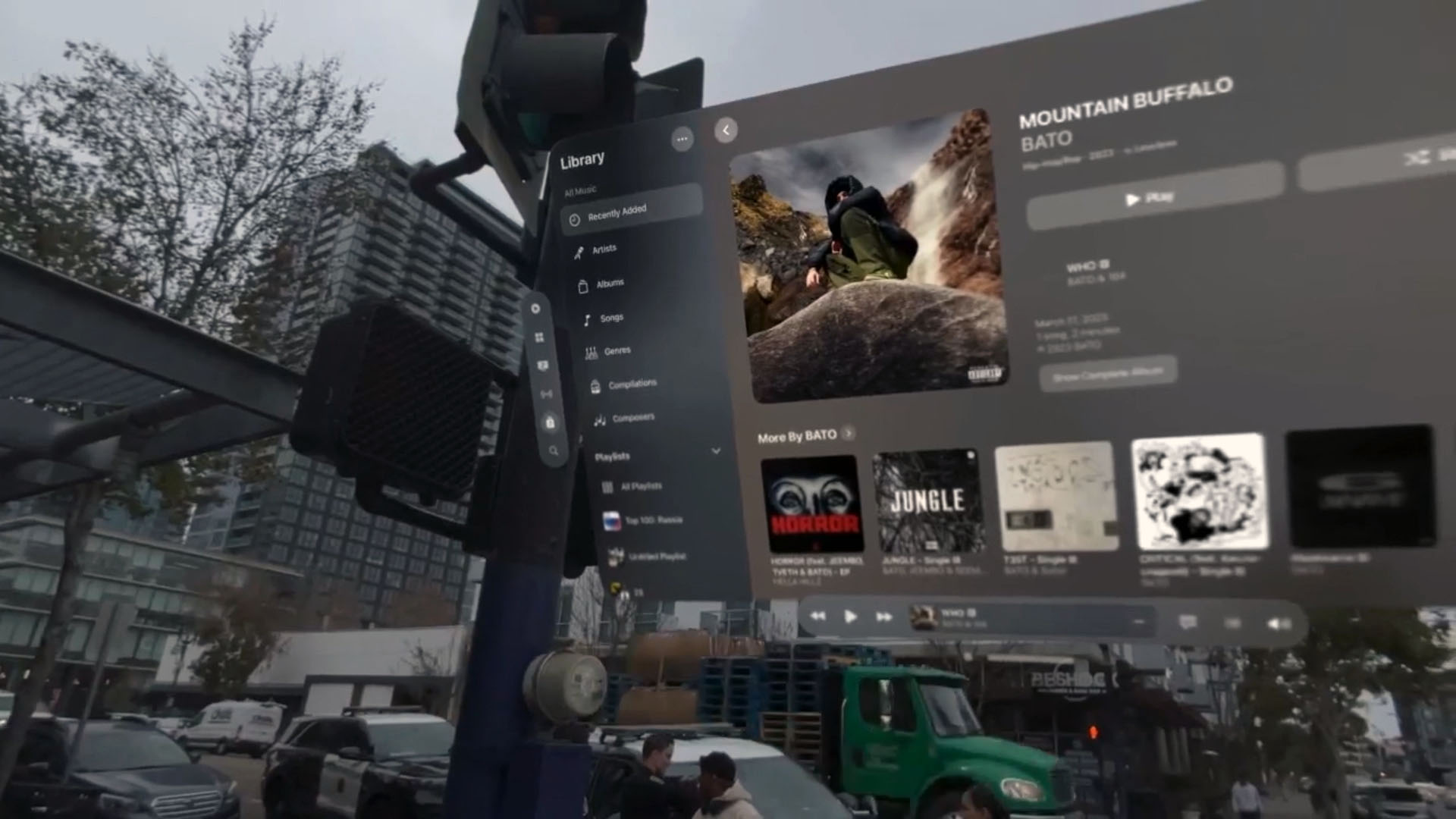Open the Browse grid icon
This screenshot has width=1456, height=819.
[x=541, y=338]
